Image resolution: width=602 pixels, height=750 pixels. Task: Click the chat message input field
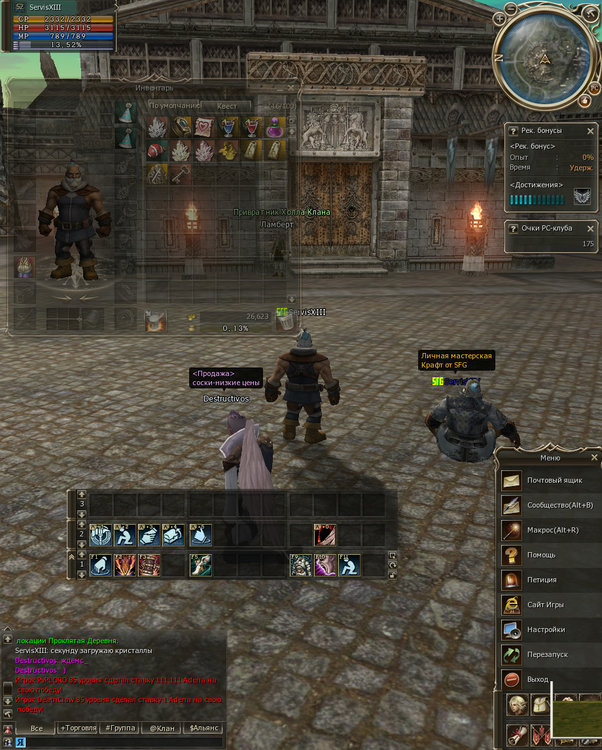click(x=120, y=743)
